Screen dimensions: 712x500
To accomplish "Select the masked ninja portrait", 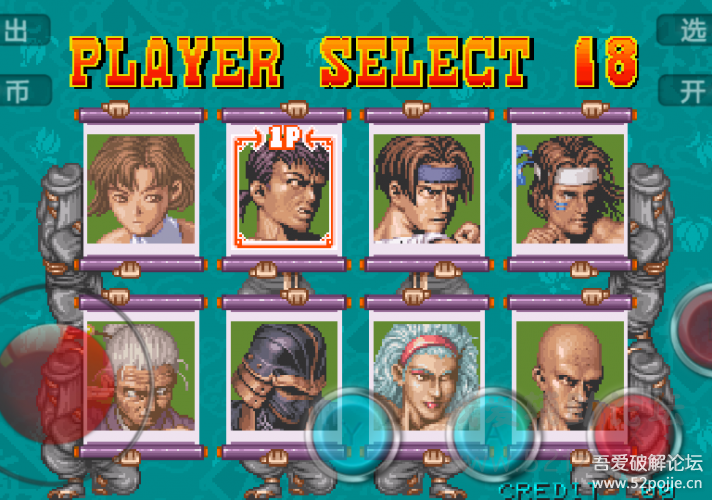I will pyautogui.click(x=283, y=377).
